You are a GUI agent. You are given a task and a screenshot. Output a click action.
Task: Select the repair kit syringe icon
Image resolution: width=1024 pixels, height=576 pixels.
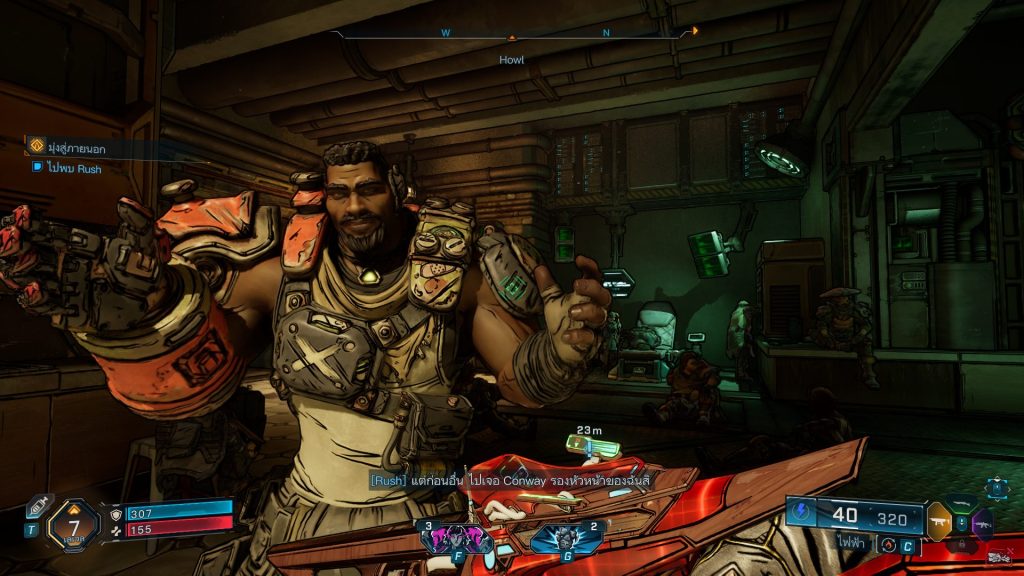coord(38,506)
